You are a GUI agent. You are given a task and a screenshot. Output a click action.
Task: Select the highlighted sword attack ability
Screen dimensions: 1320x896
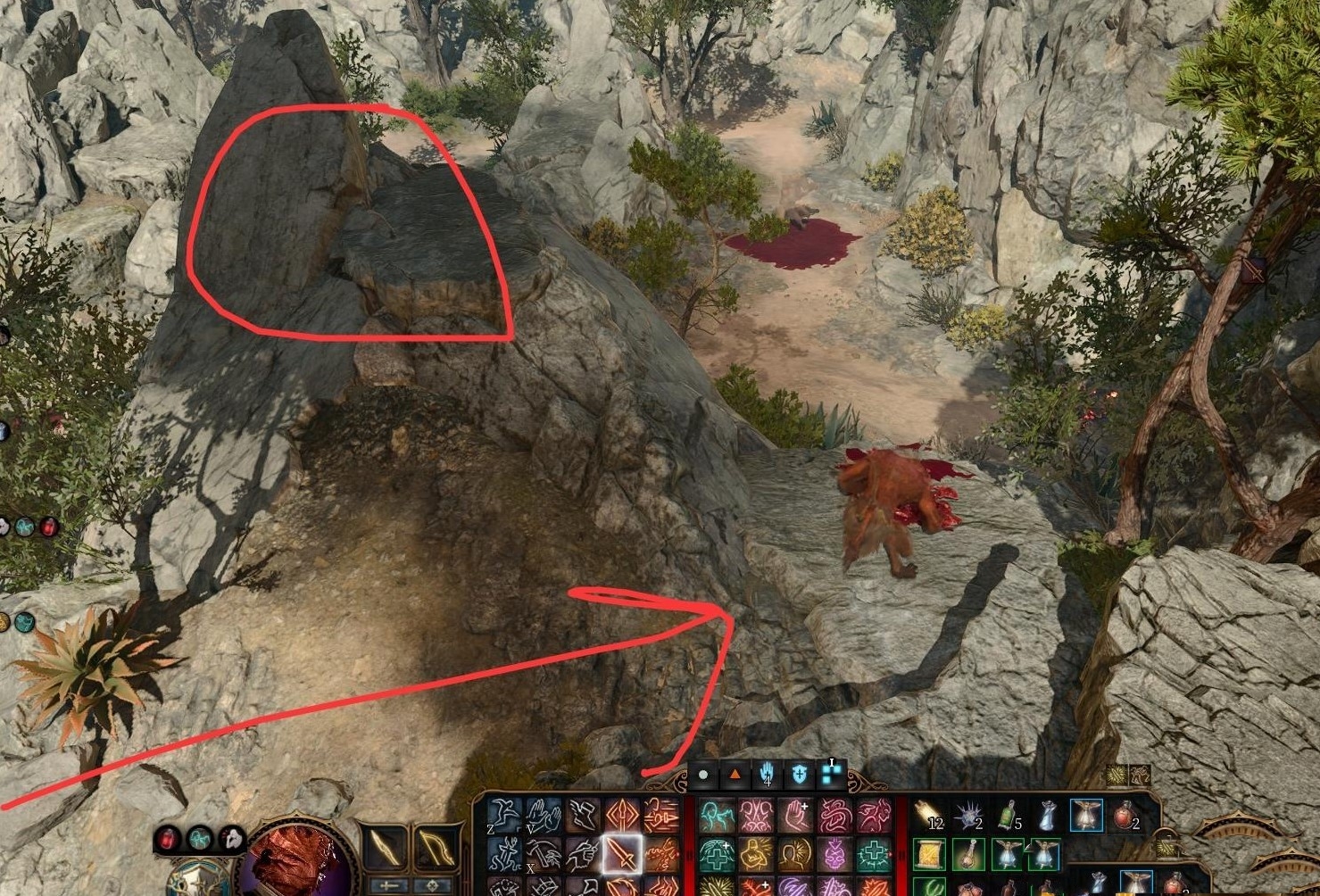click(621, 854)
